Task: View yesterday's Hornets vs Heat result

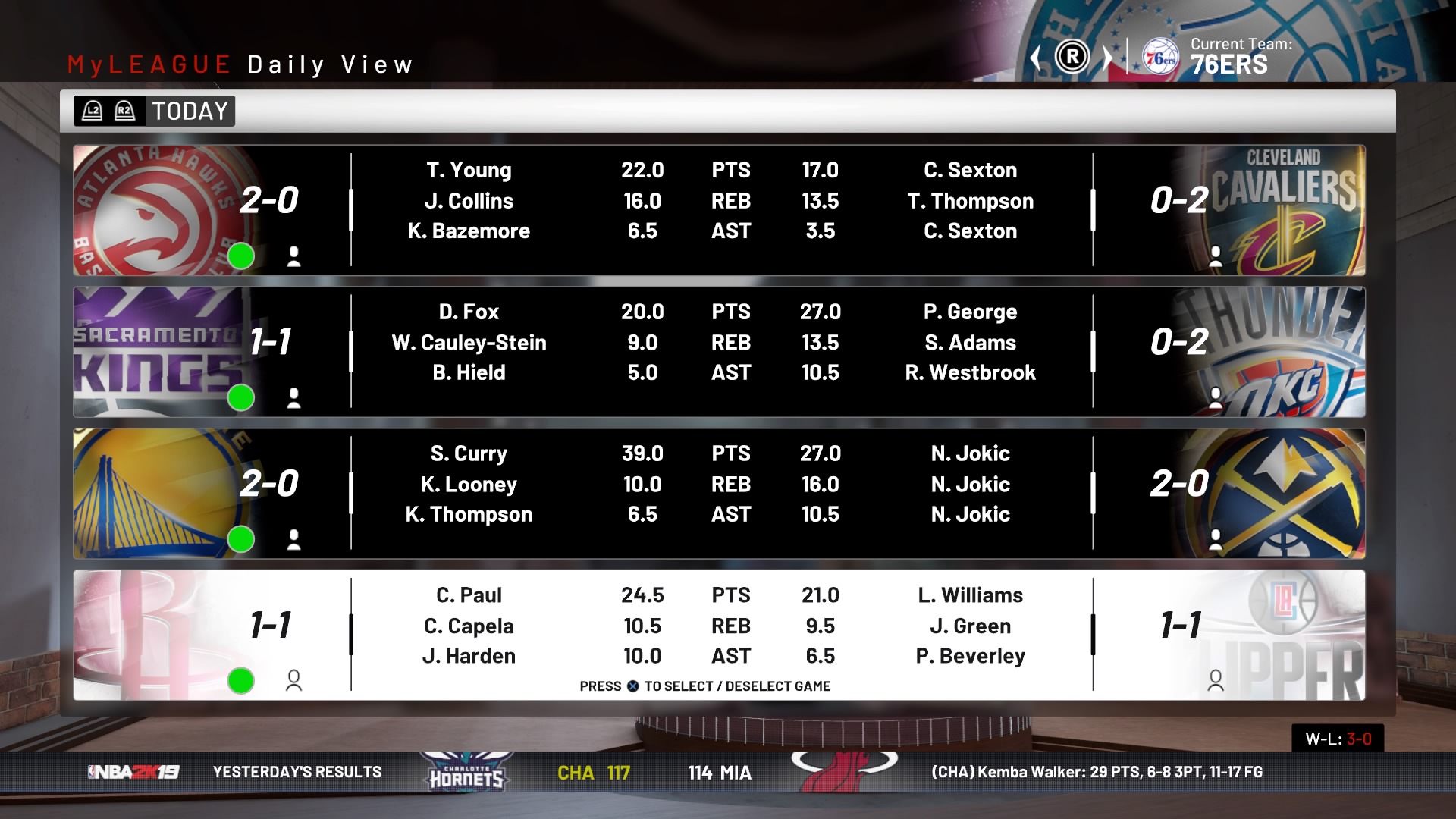Action: (654, 773)
